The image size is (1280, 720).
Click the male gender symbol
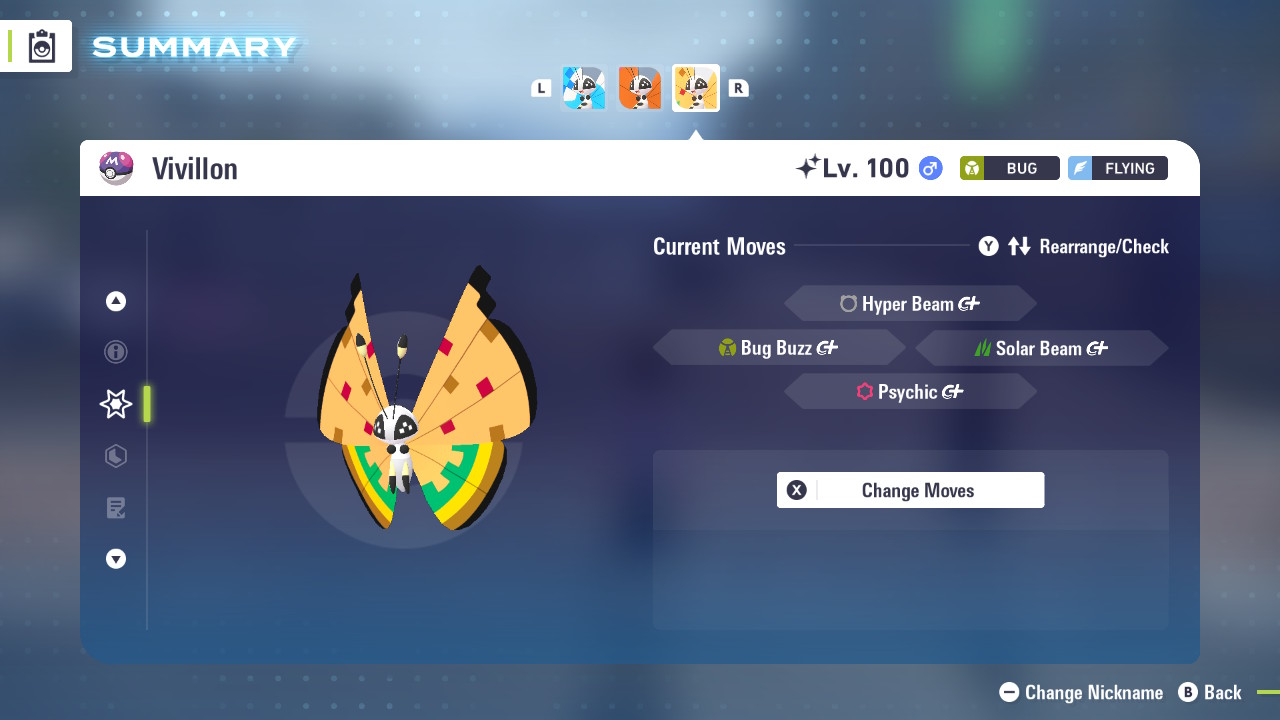[x=929, y=168]
